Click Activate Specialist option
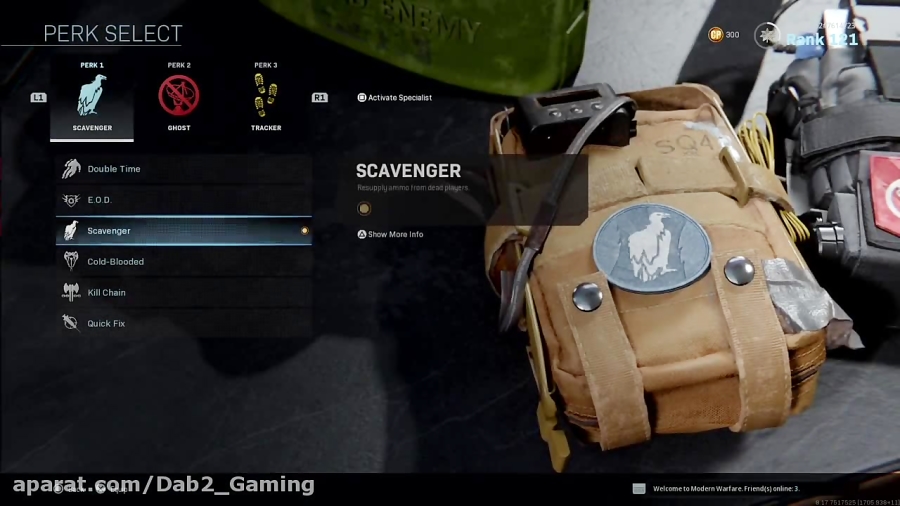The width and height of the screenshot is (900, 506). tap(395, 98)
